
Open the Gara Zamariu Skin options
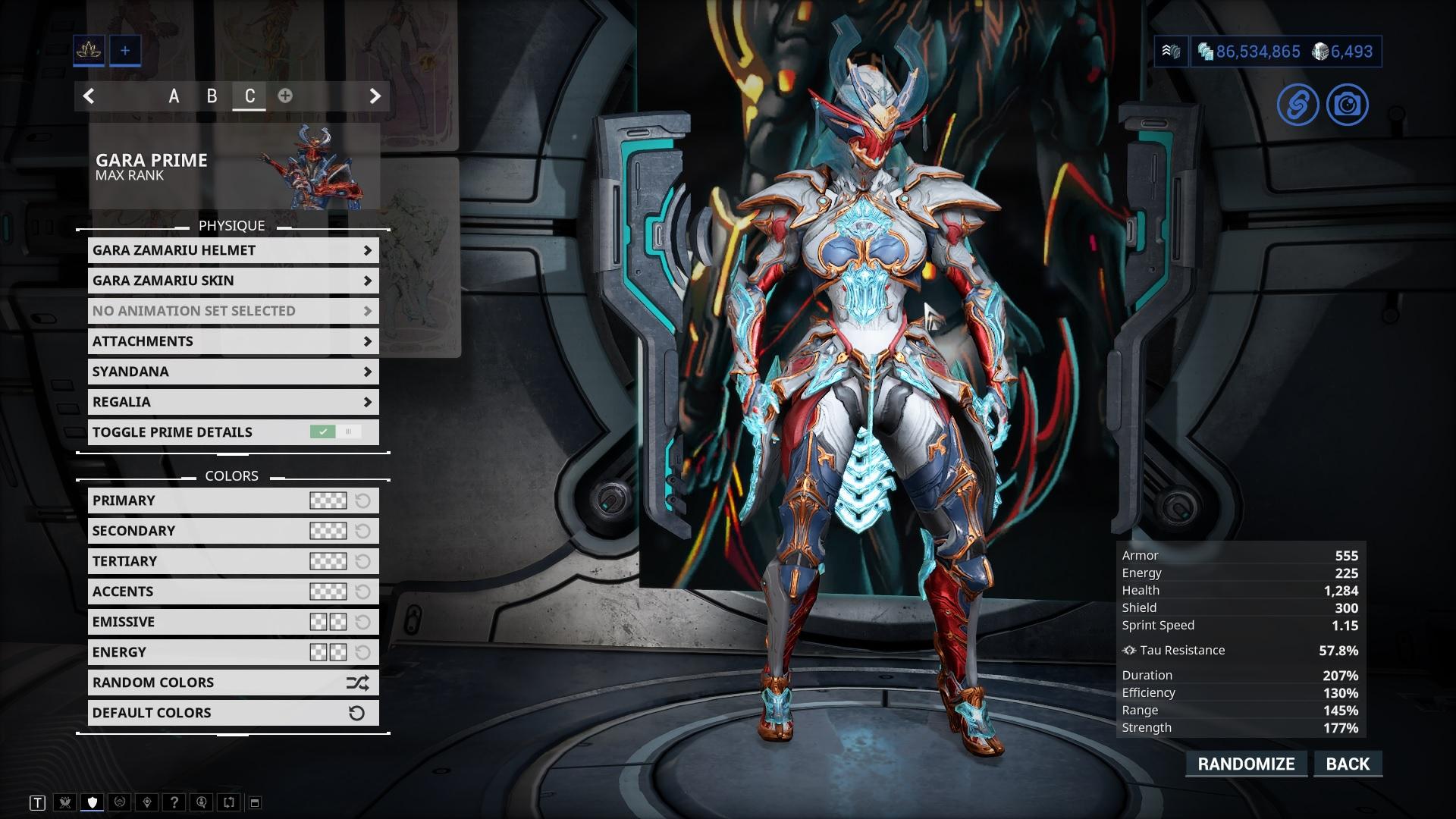pos(233,281)
